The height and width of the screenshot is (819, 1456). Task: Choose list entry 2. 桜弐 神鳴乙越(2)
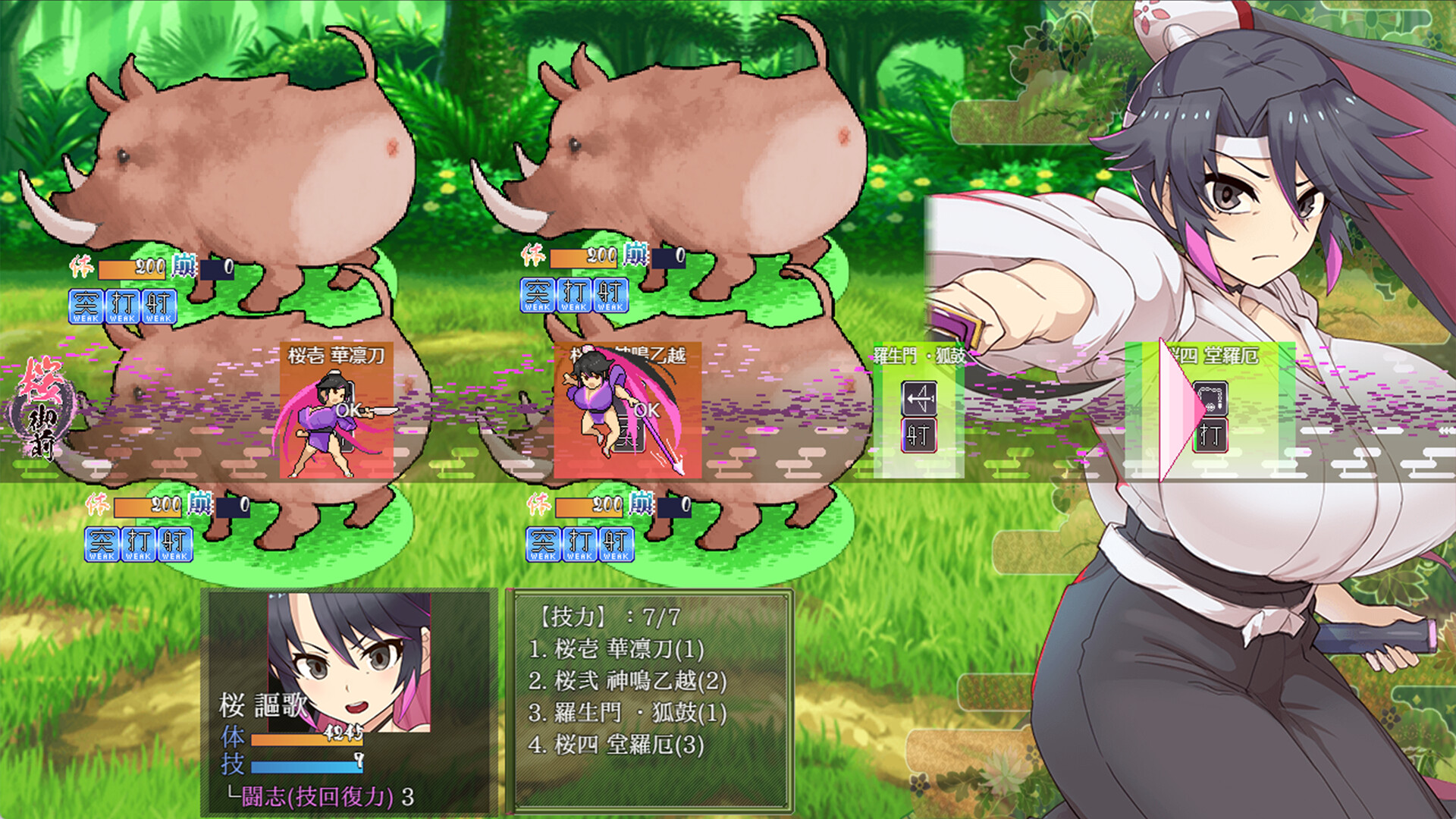click(x=627, y=681)
